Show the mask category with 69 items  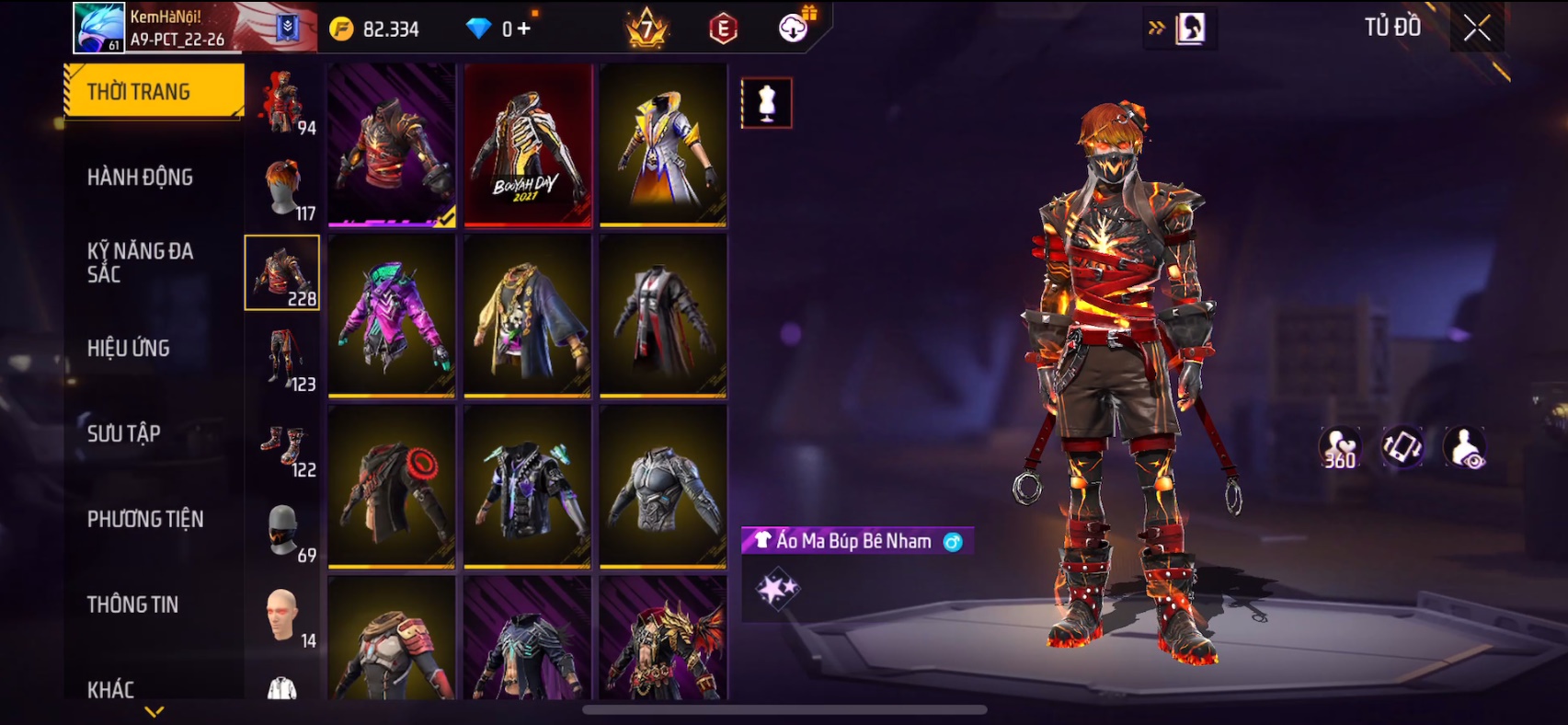tap(283, 531)
